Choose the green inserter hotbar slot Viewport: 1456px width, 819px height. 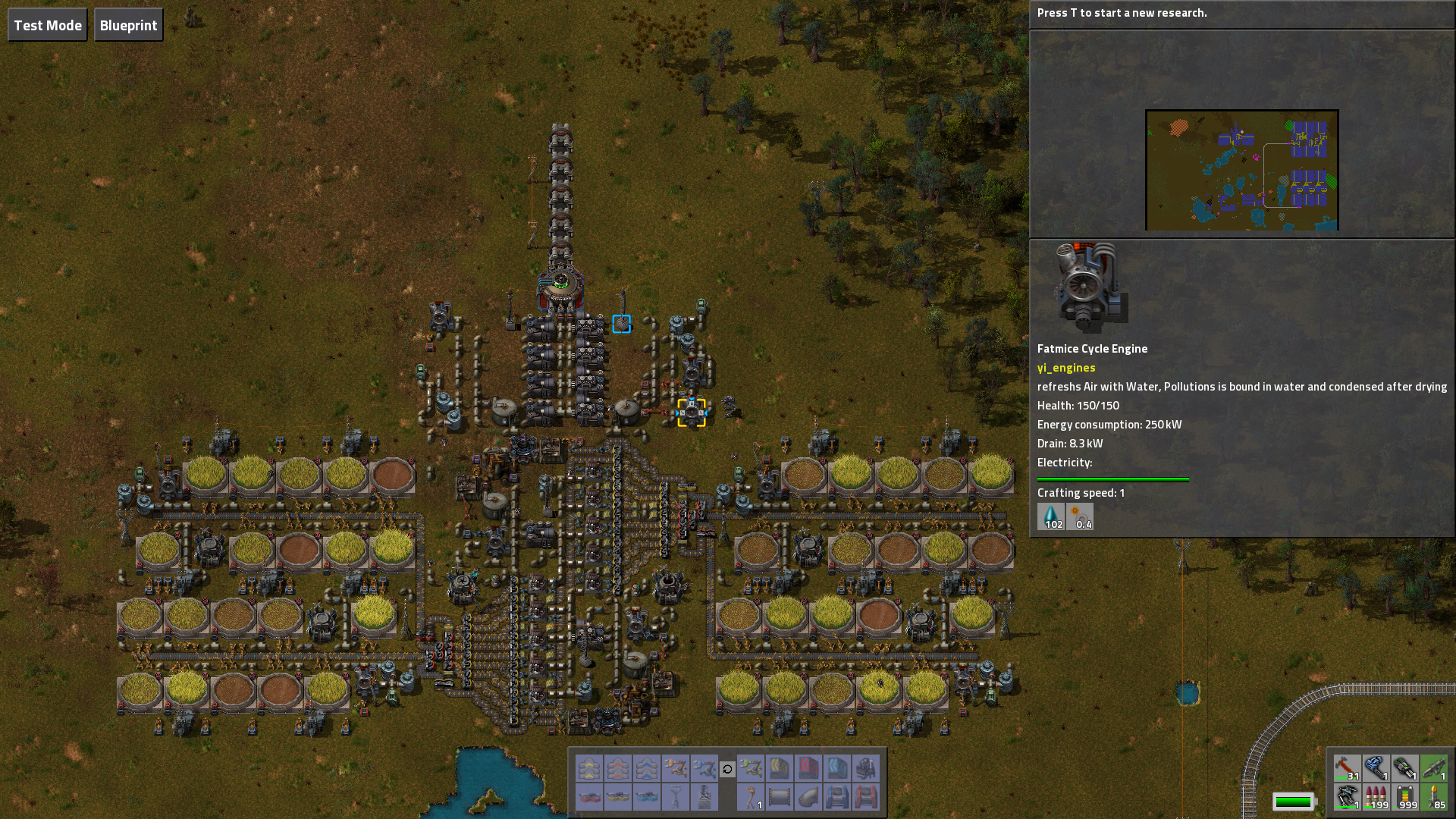click(x=750, y=768)
